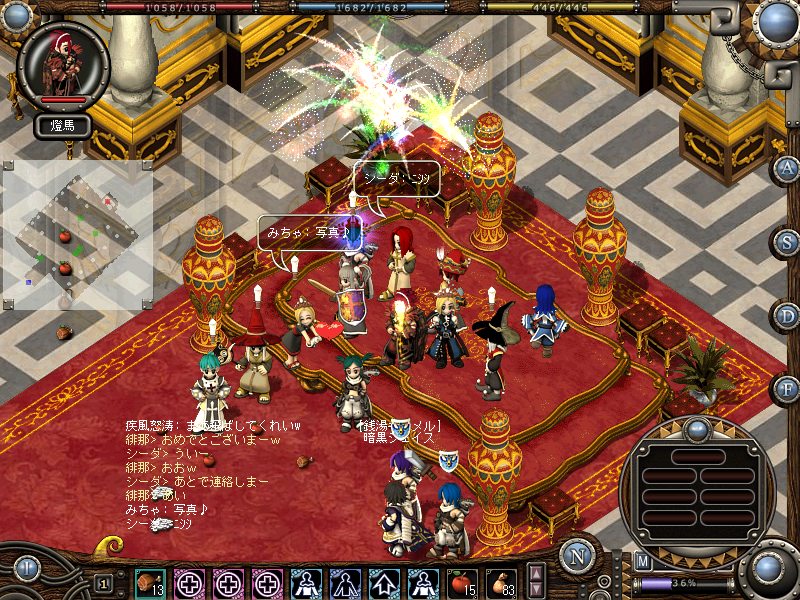Select the meat item slot with 13
The width and height of the screenshot is (800, 600).
pos(150,582)
